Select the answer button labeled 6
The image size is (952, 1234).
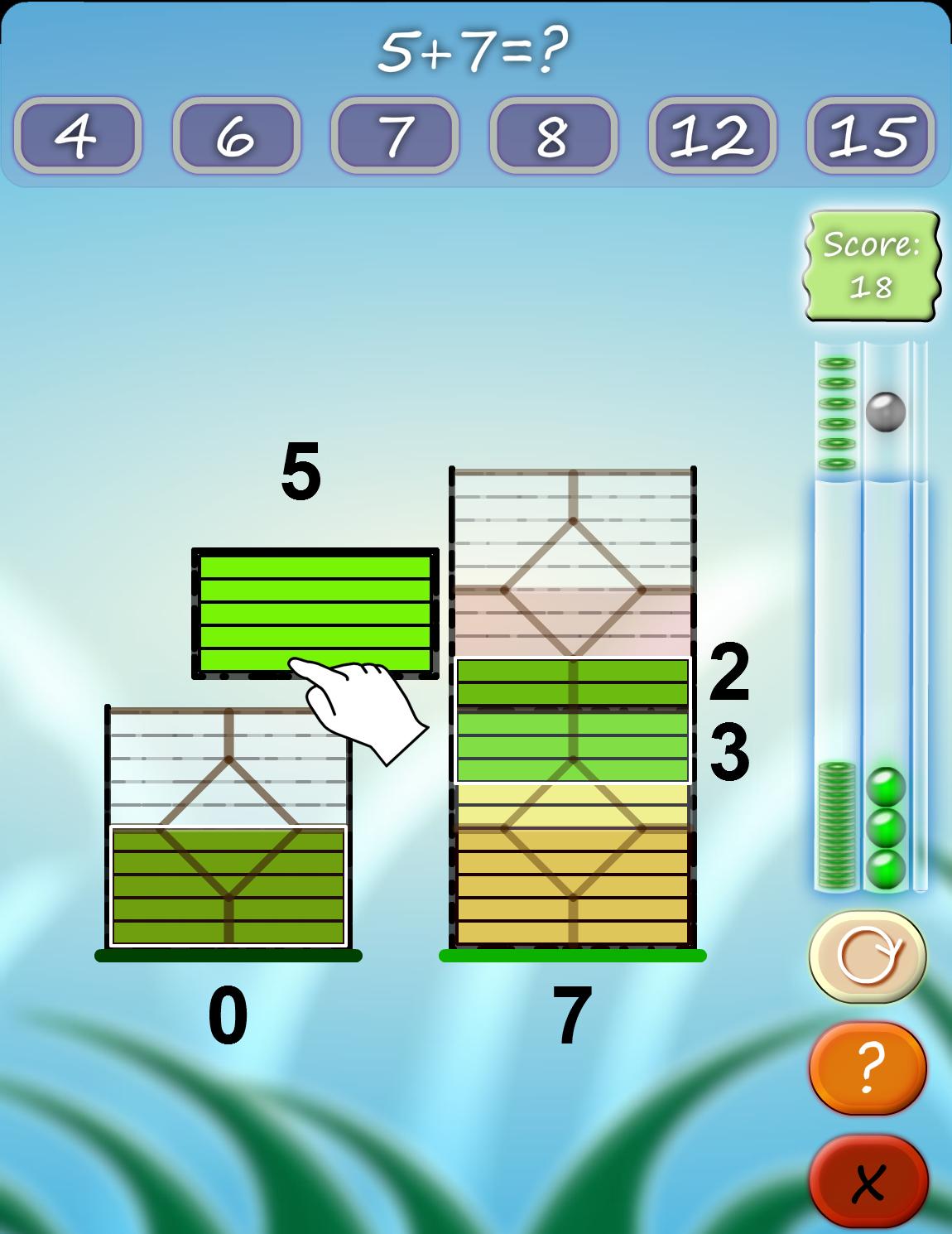pyautogui.click(x=236, y=135)
